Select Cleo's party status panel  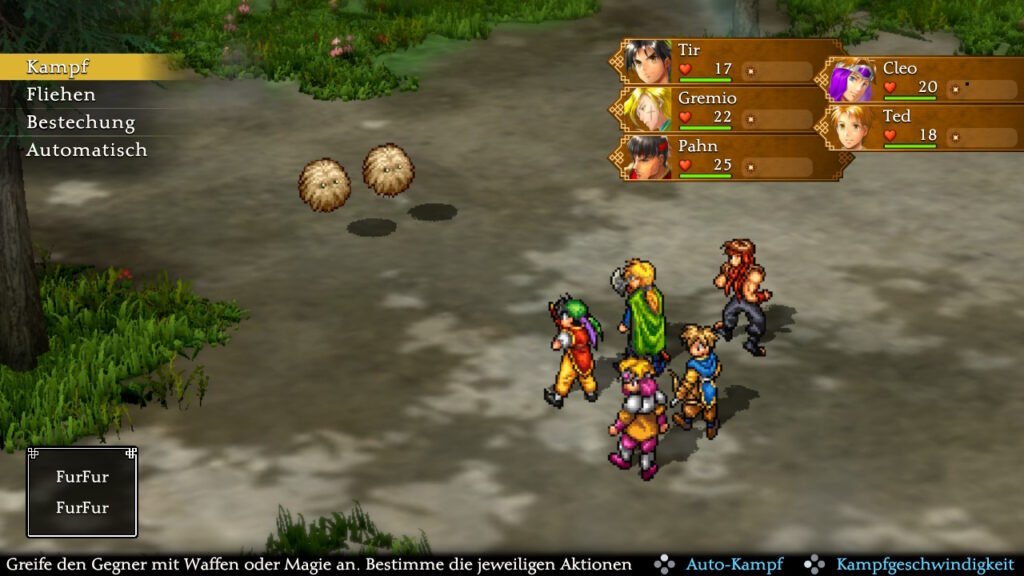coord(922,80)
